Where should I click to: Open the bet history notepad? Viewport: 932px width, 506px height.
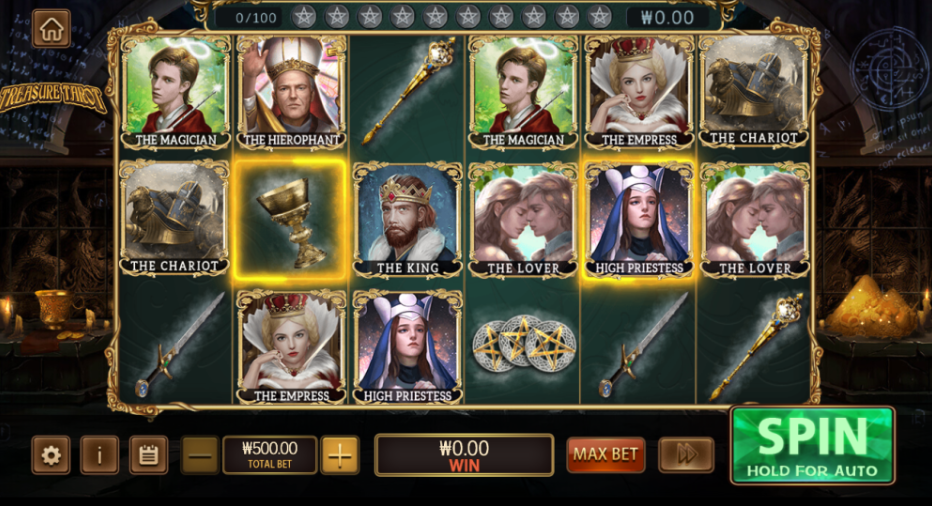pos(148,455)
